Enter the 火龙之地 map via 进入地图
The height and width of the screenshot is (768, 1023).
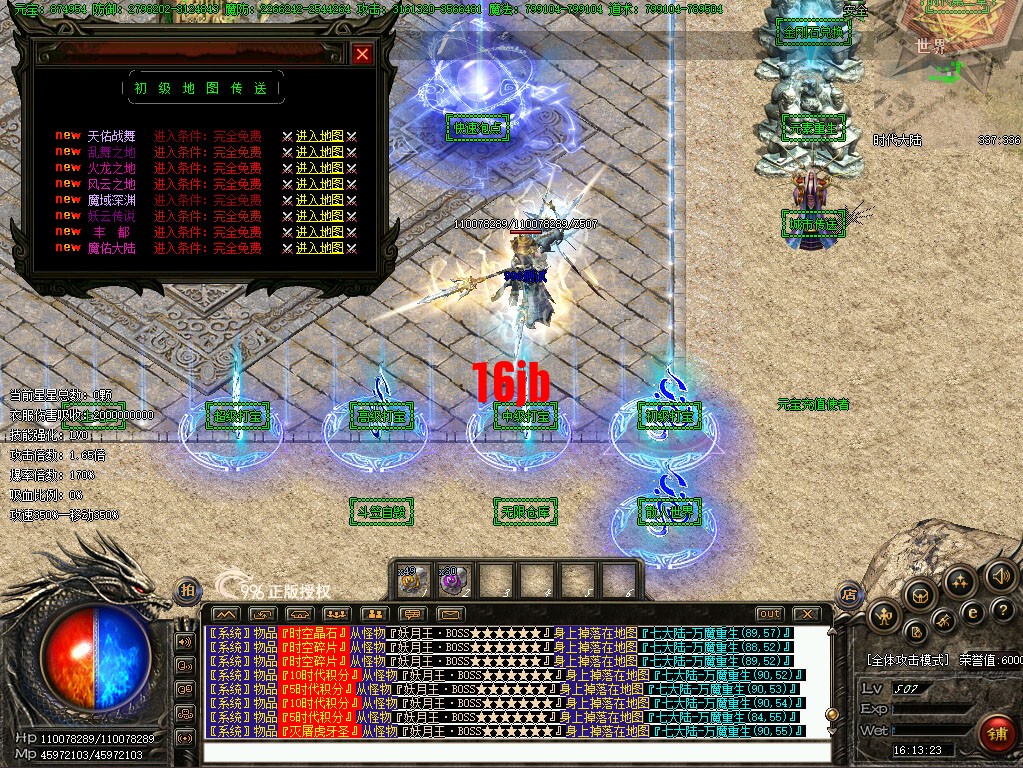319,168
